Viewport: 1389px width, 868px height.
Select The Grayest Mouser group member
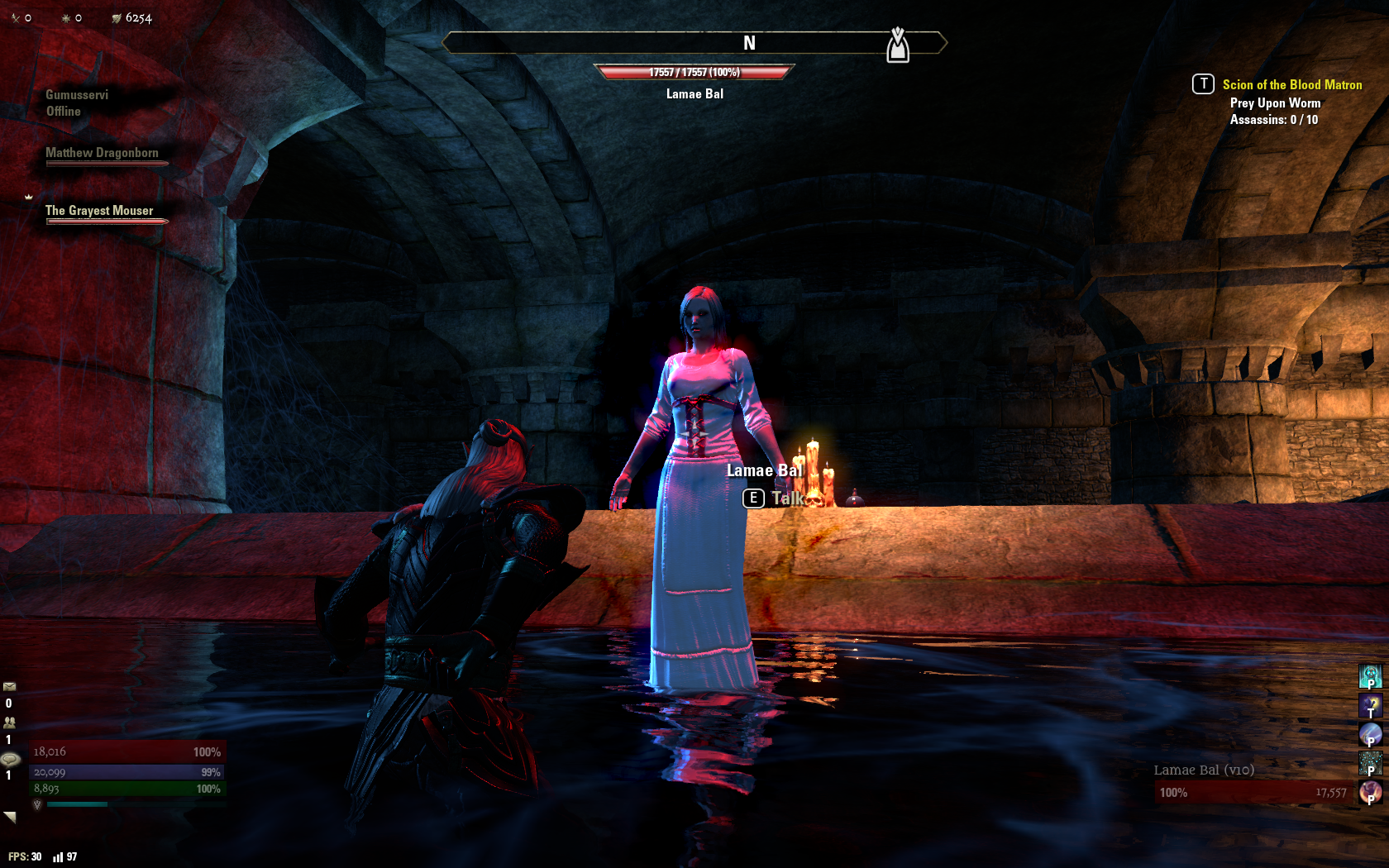(99, 211)
